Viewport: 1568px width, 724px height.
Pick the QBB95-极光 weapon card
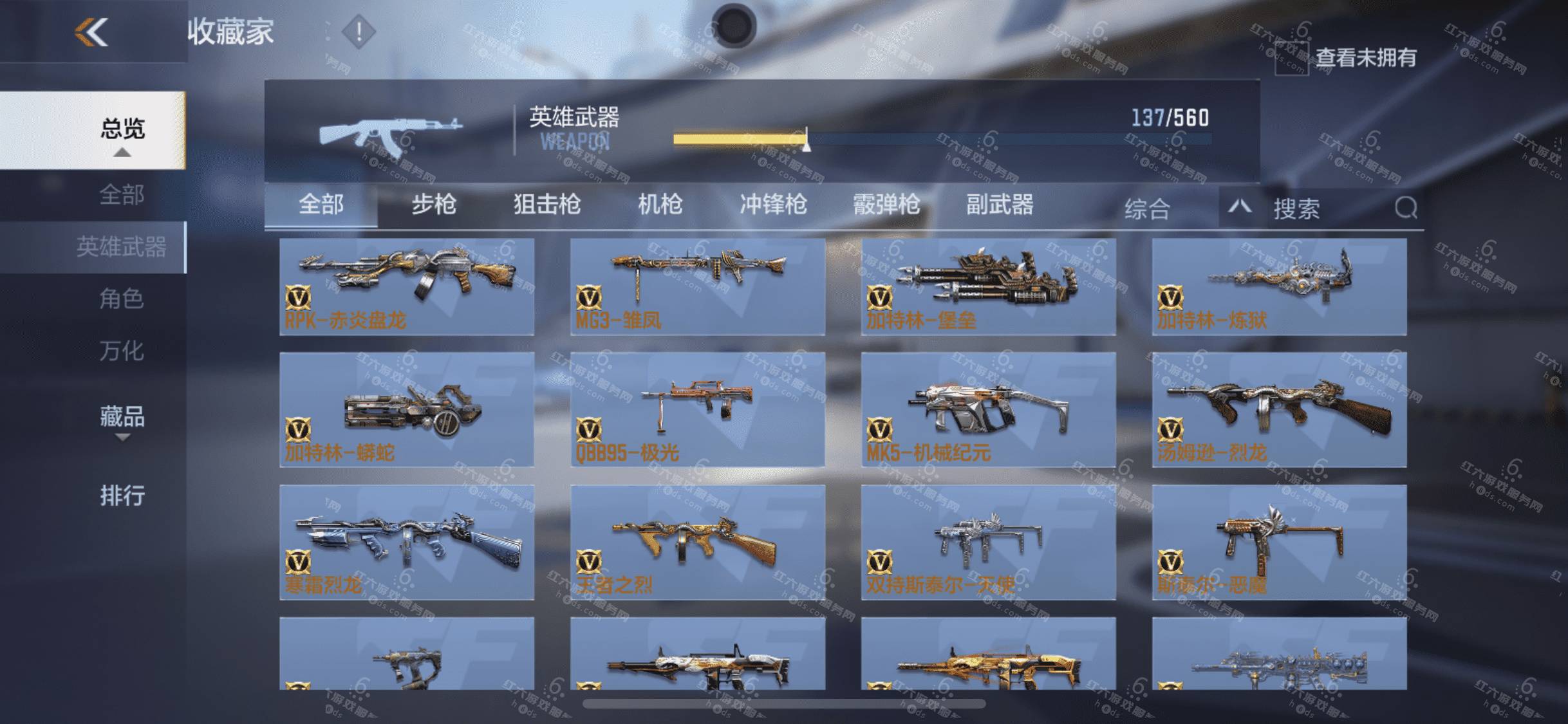click(697, 409)
